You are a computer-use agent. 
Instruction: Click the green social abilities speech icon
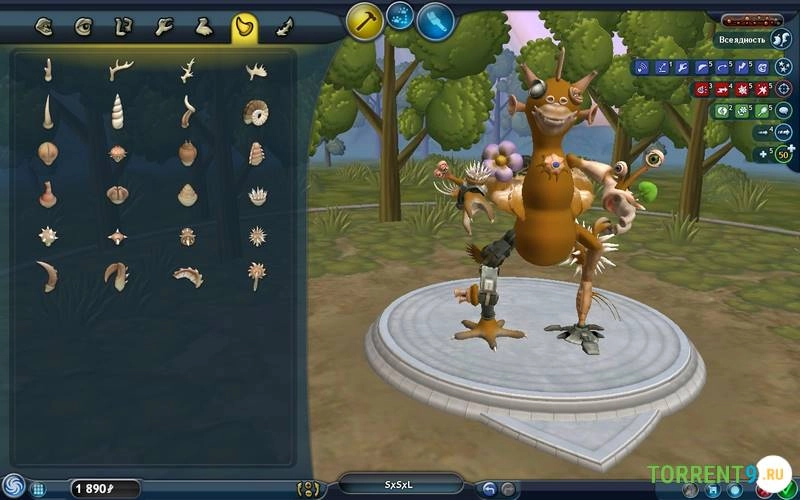784,111
